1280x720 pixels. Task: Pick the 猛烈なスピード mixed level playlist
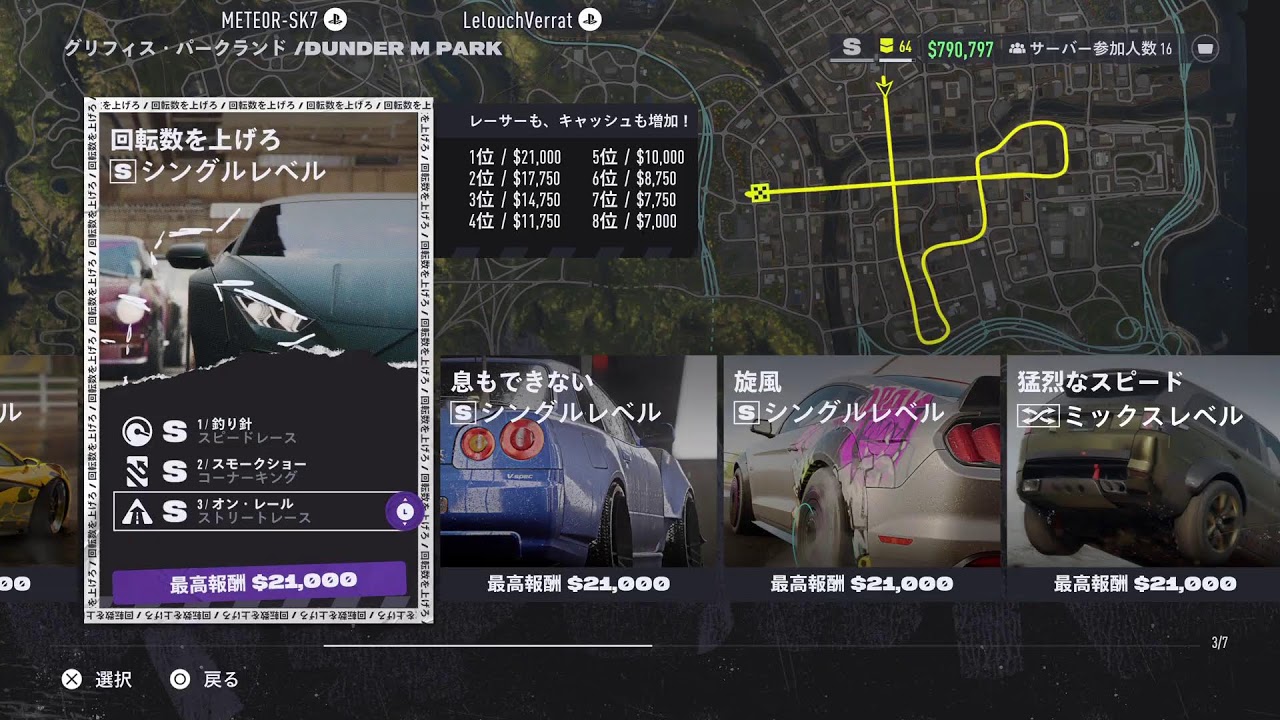(1142, 470)
